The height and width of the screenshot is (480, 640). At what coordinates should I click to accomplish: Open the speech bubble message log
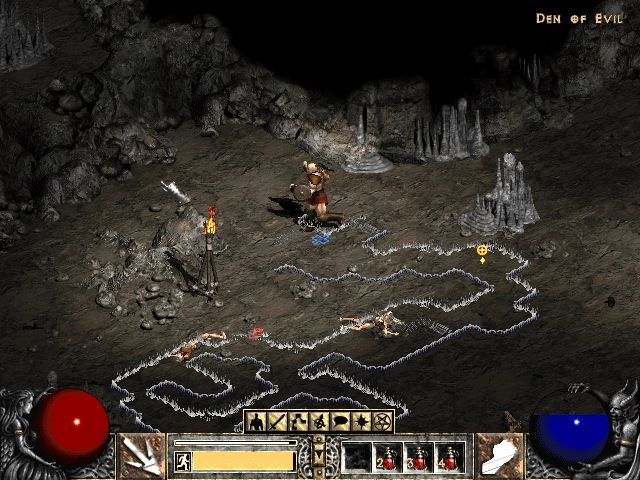[341, 422]
